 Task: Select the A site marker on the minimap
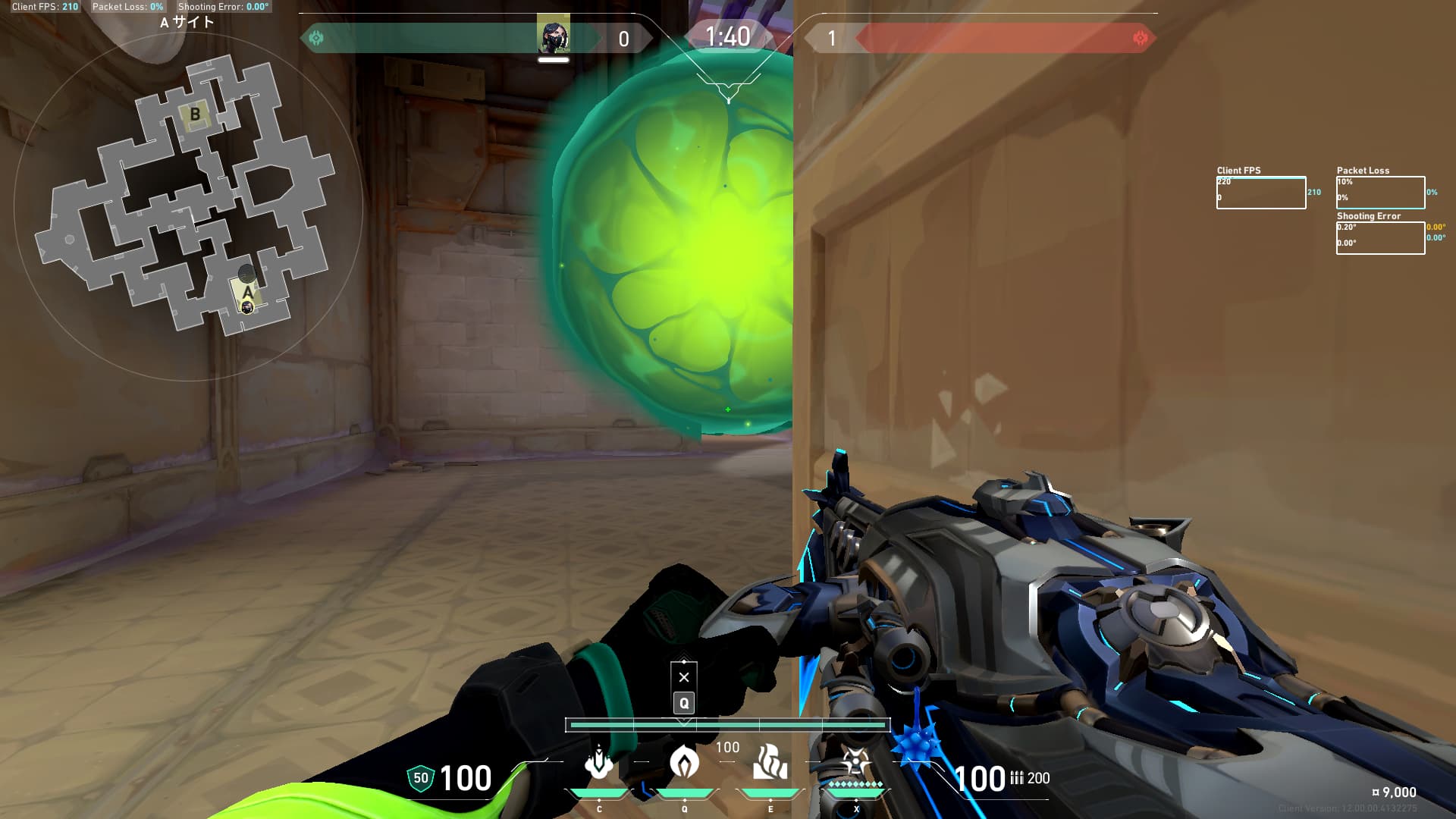click(247, 292)
